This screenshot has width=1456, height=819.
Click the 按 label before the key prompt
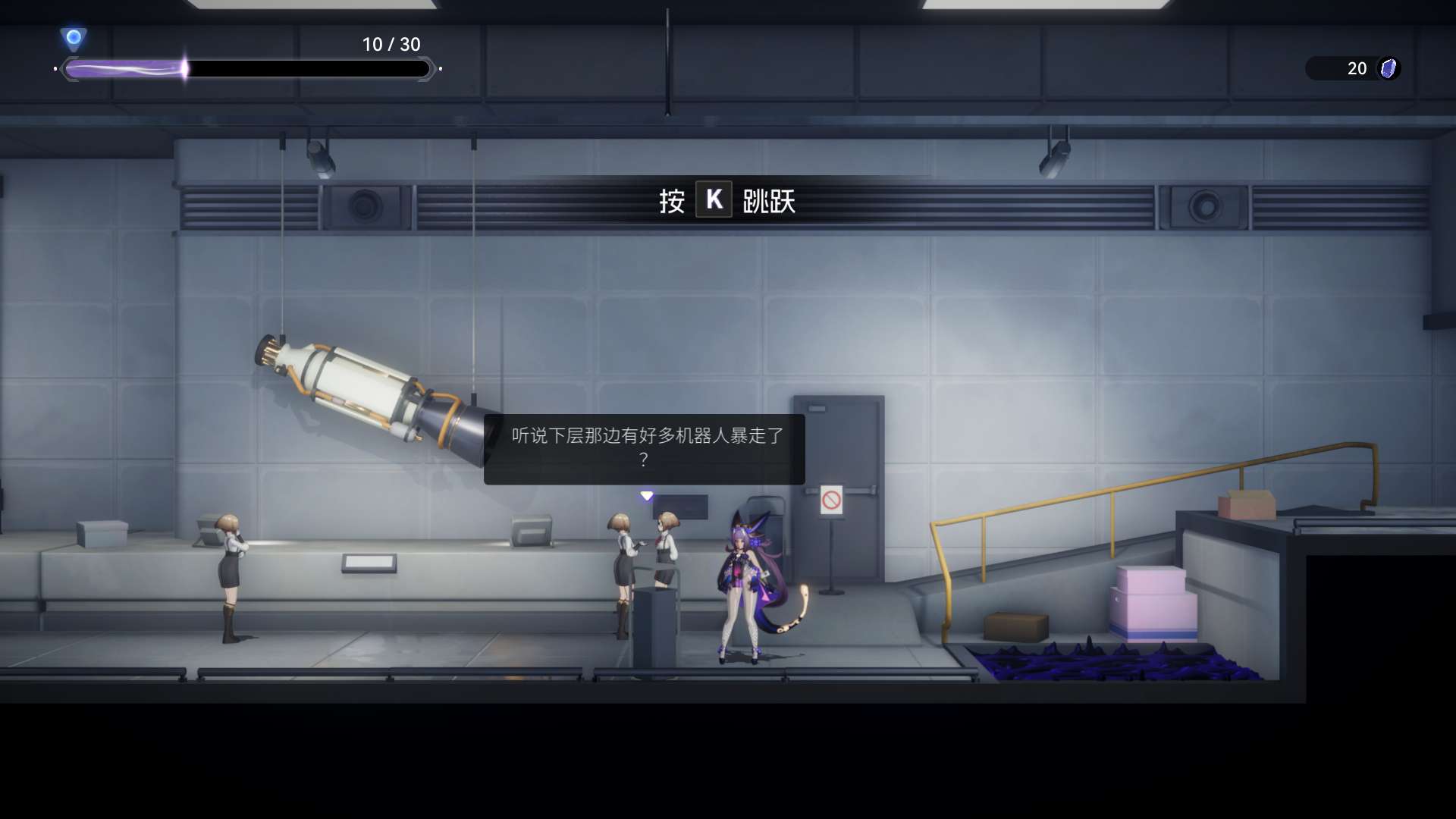point(670,201)
